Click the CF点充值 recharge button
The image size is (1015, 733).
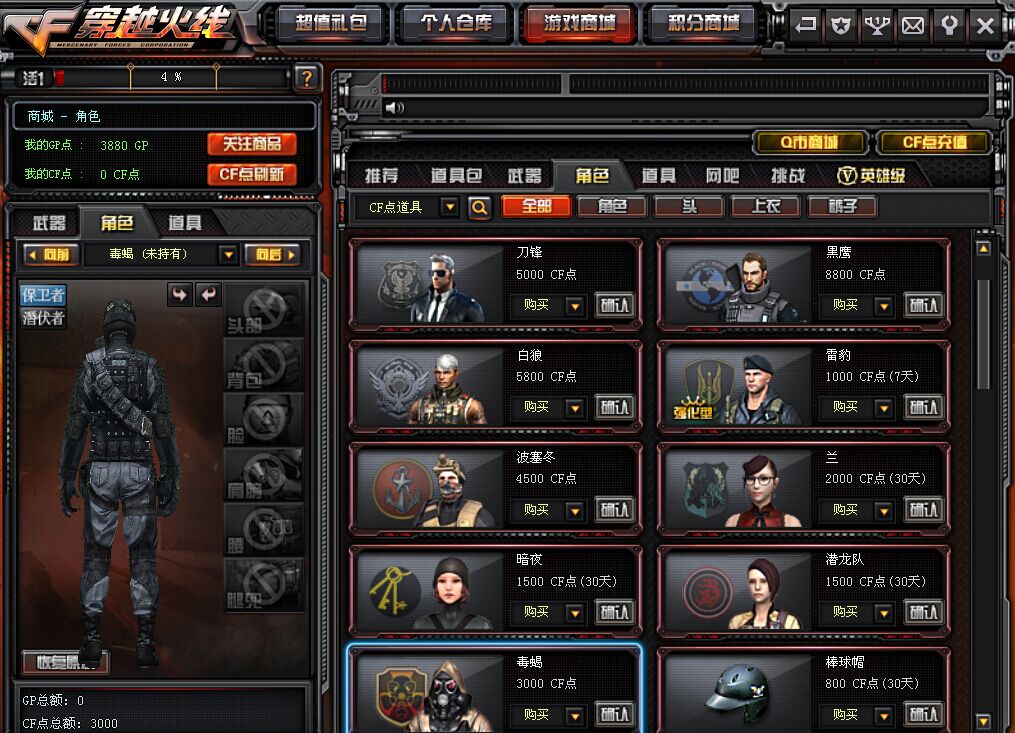[x=934, y=142]
